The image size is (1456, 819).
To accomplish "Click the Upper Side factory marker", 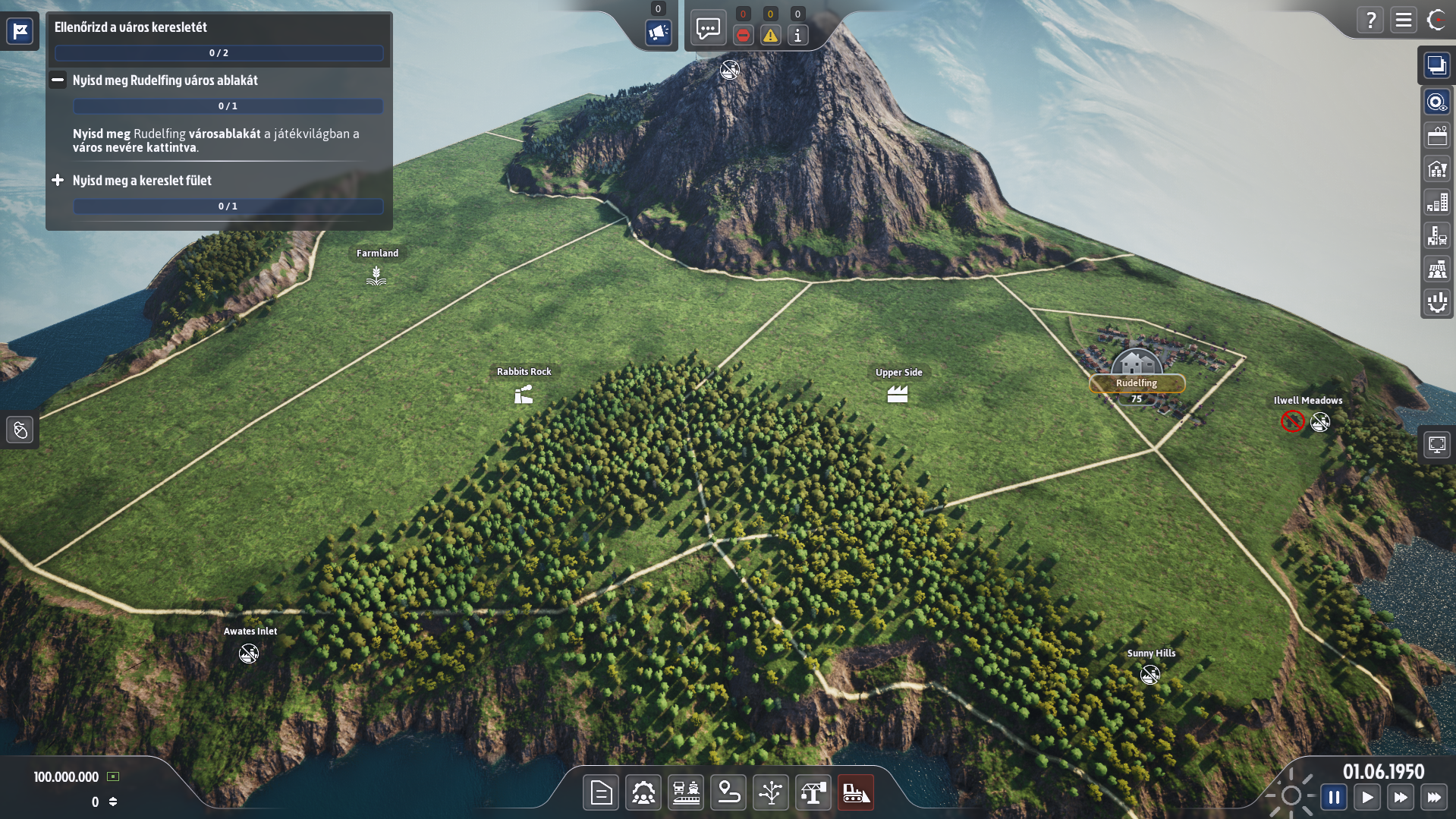I will point(898,393).
